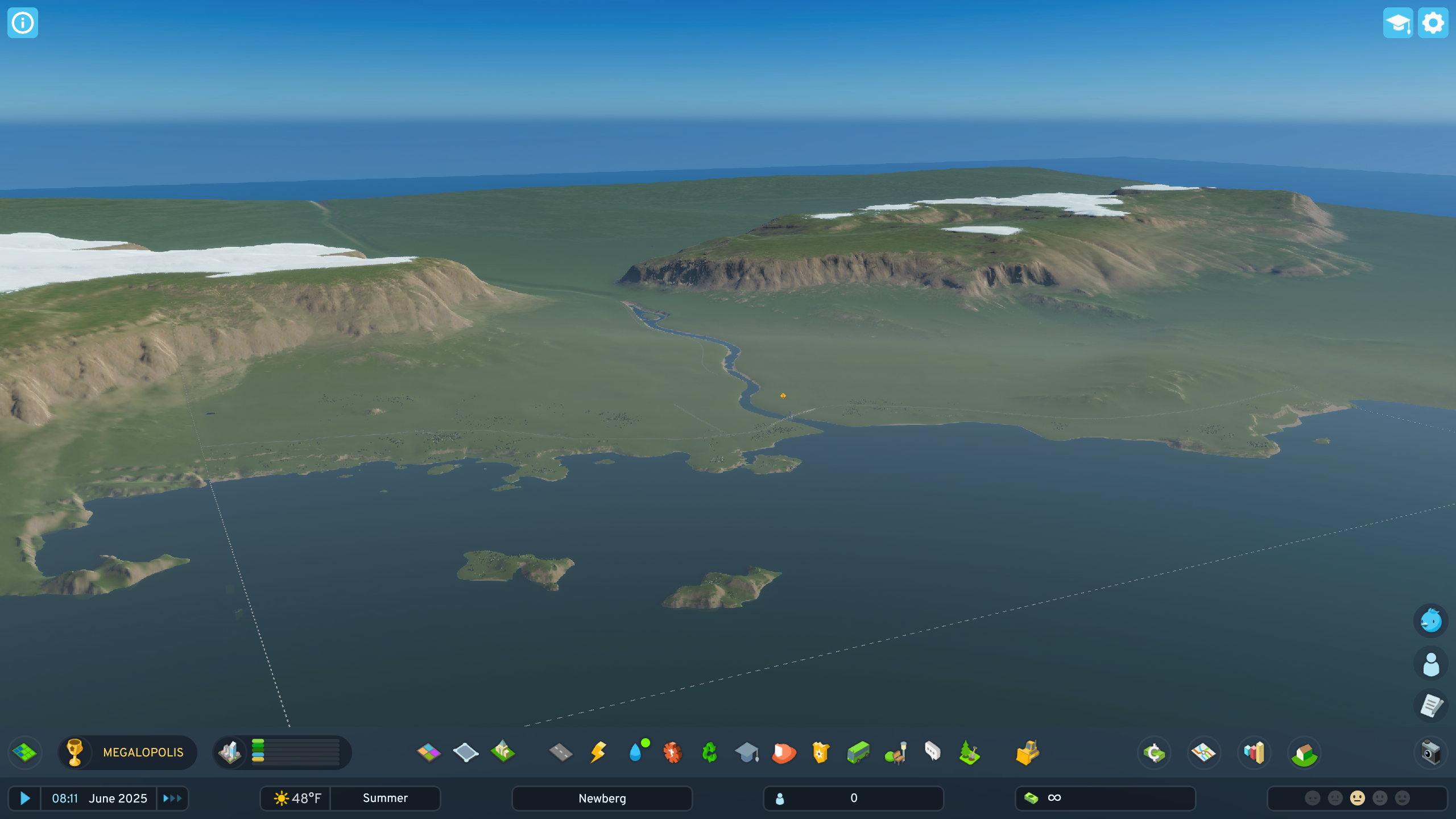Open the settings gear menu
The image size is (1456, 819).
(x=1433, y=23)
